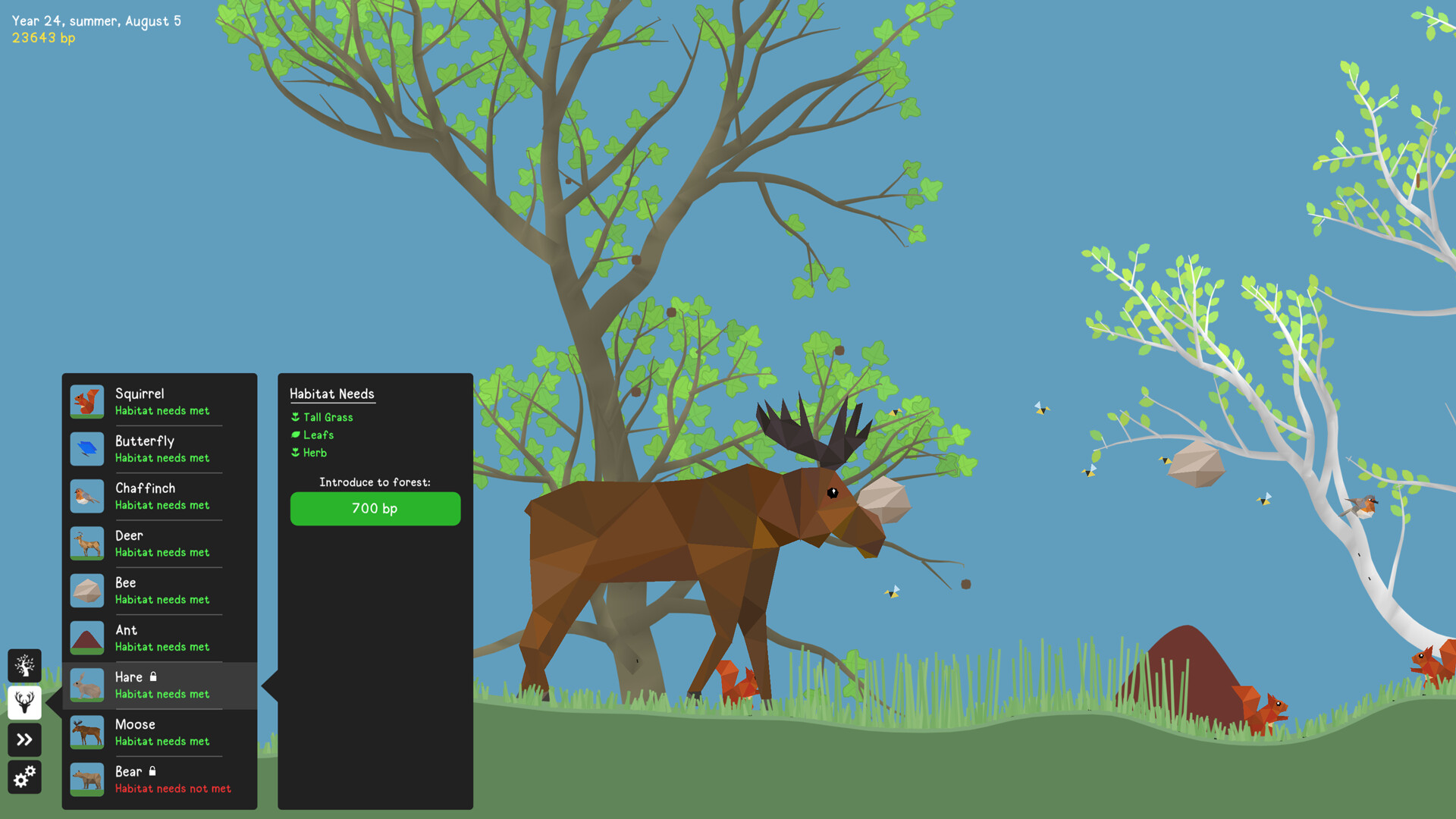Select the Squirrel animal icon
Screen dimensions: 1456x819
coord(86,401)
